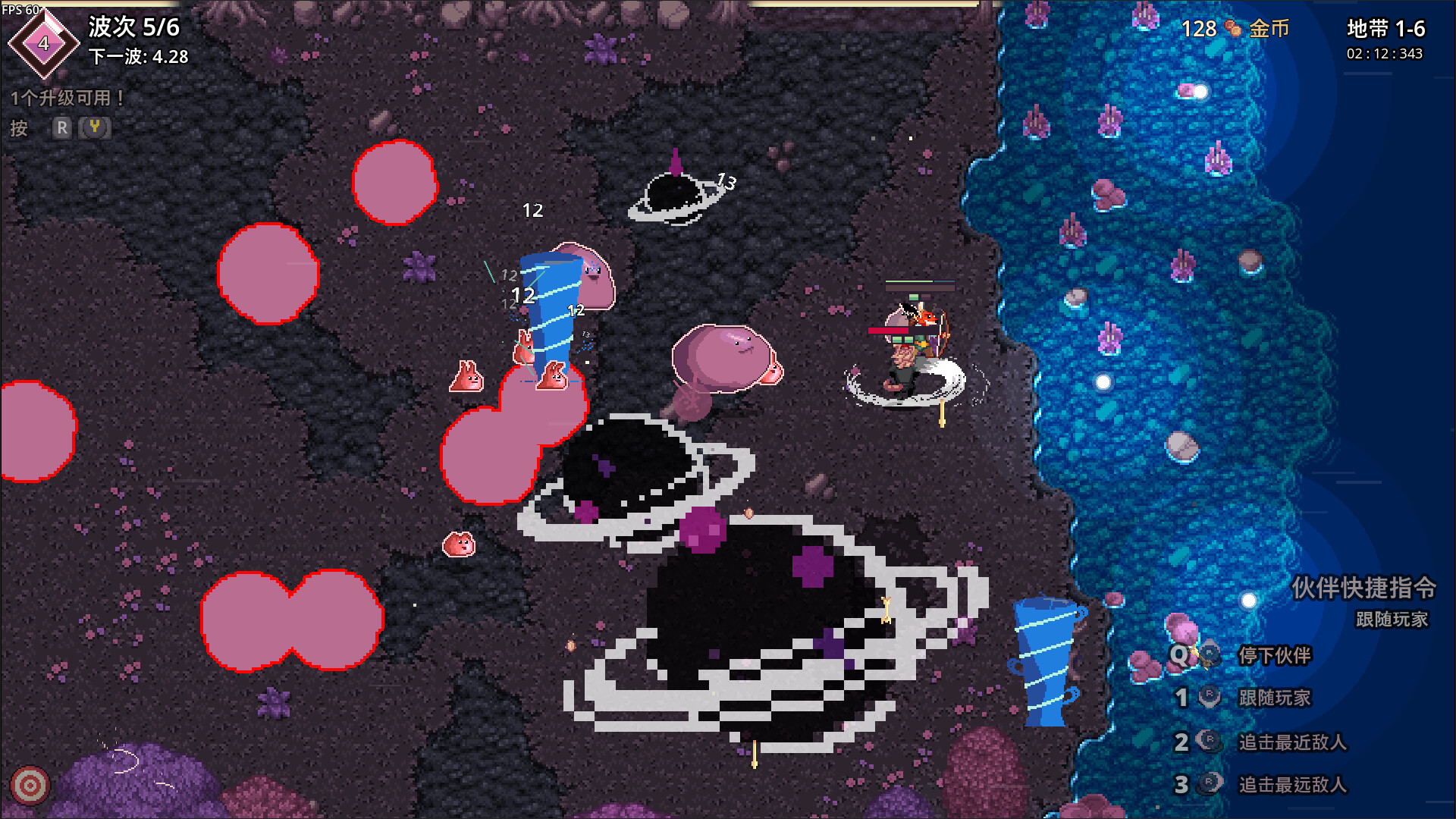Click the red target icon
This screenshot has height=819, width=1456.
point(30,786)
